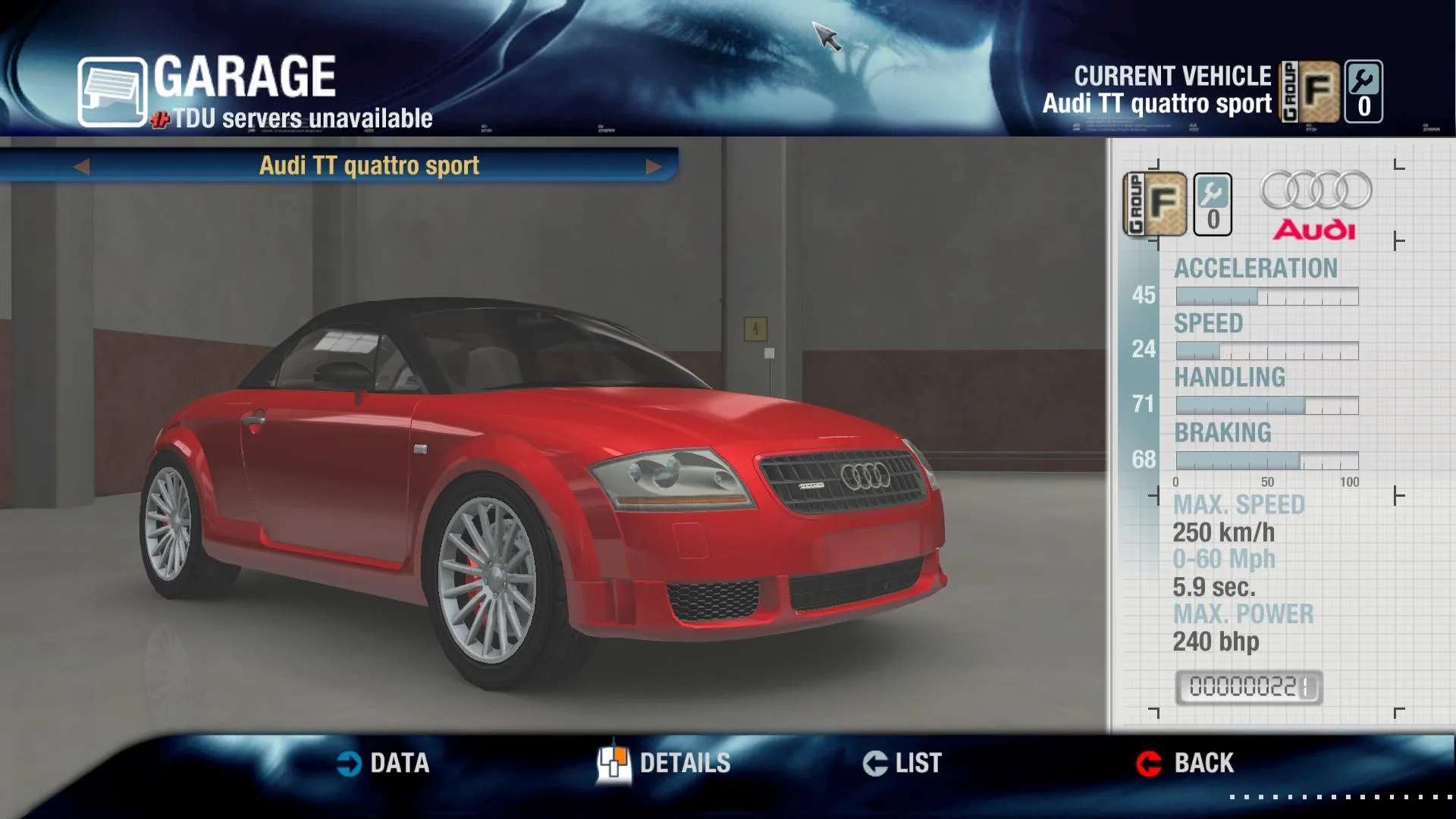This screenshot has width=1456, height=819.
Task: Open the DATA view
Action: tap(384, 763)
